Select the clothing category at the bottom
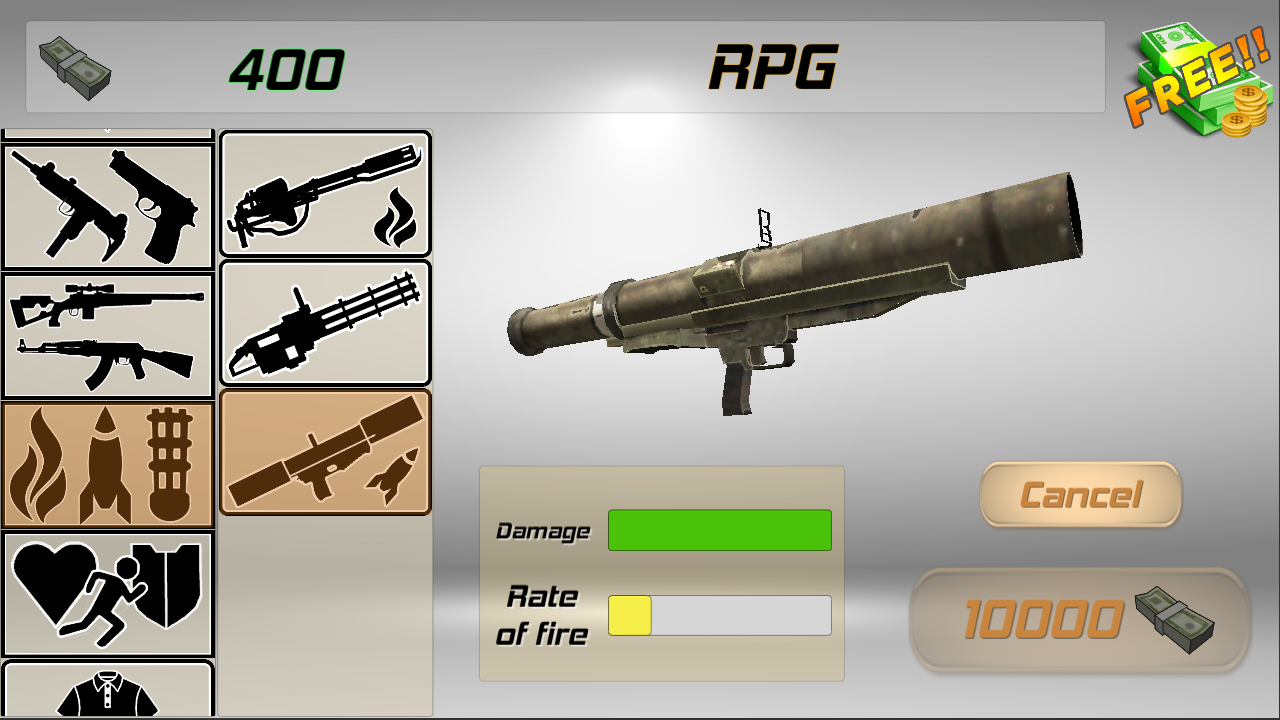 tap(107, 693)
